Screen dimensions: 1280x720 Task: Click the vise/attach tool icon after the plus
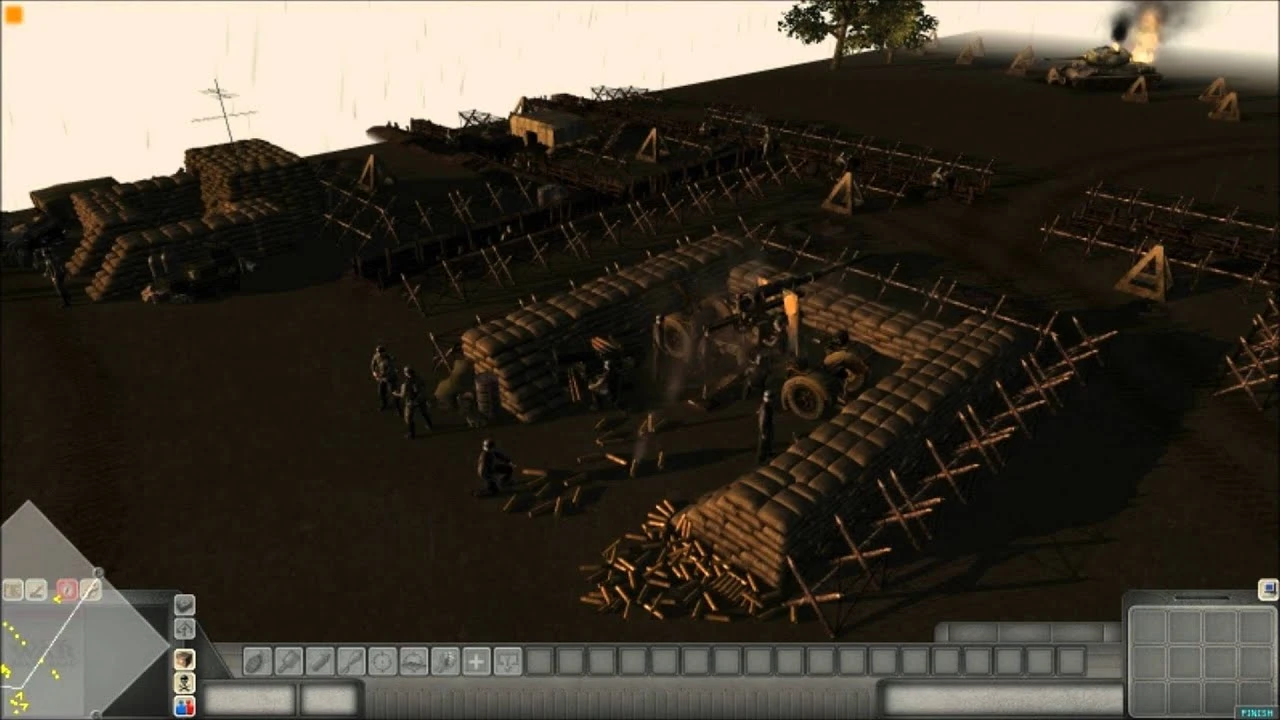tap(506, 661)
